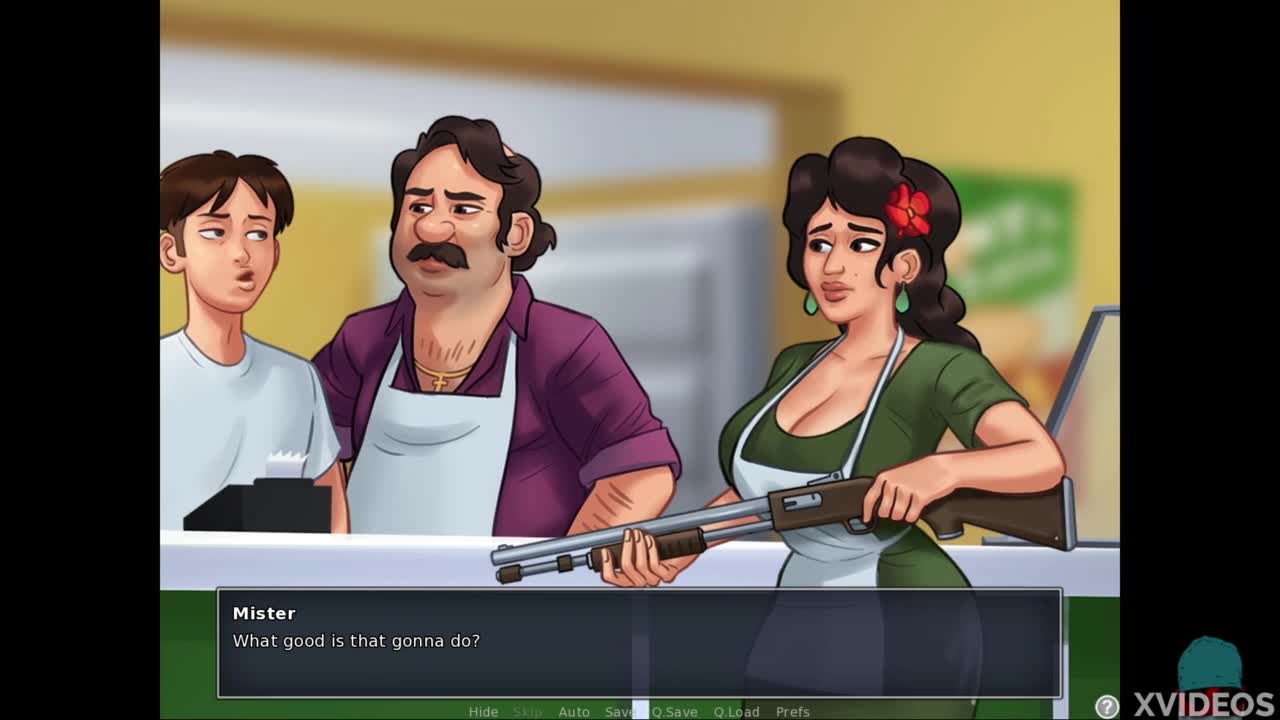Toggle Auto advance mode

tap(573, 711)
